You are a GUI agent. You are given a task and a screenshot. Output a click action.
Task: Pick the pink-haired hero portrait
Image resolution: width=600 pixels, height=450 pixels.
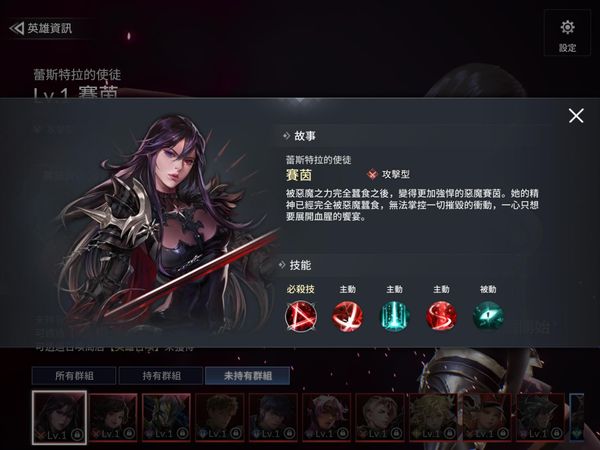click(328, 416)
